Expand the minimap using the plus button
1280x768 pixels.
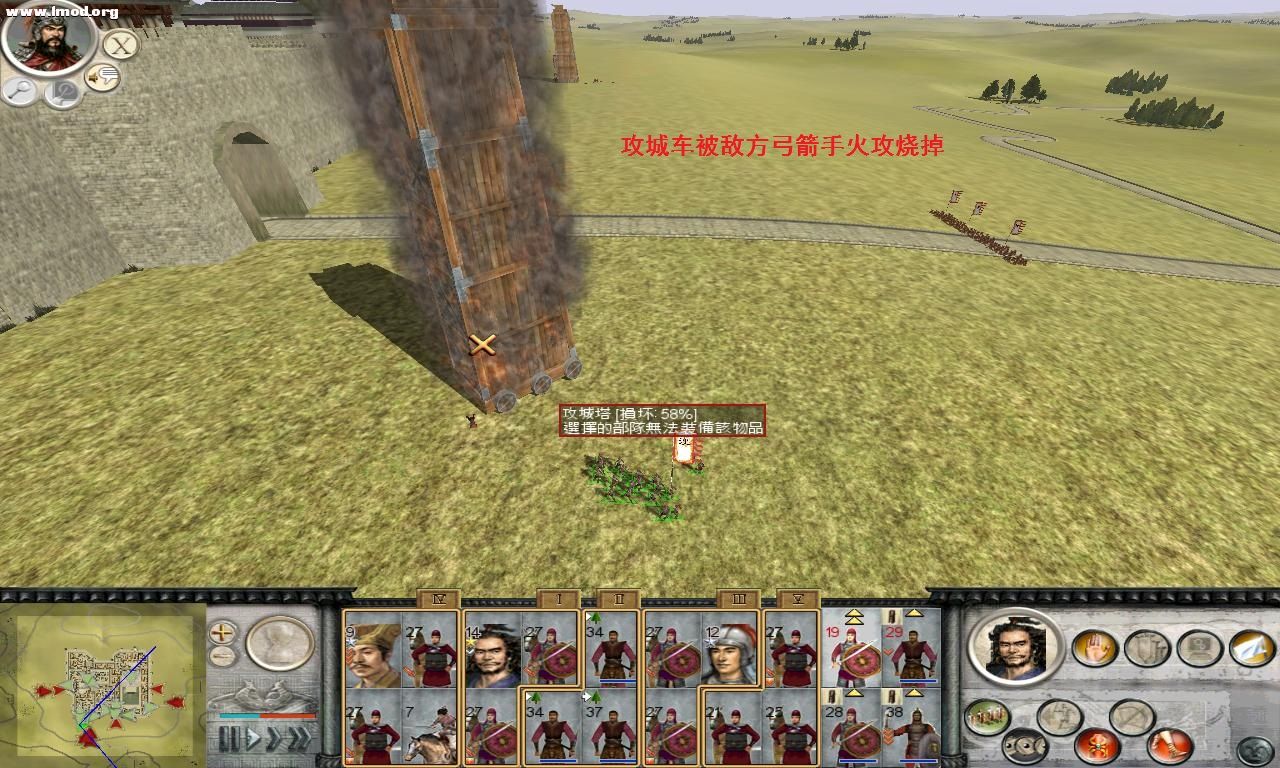click(x=221, y=631)
